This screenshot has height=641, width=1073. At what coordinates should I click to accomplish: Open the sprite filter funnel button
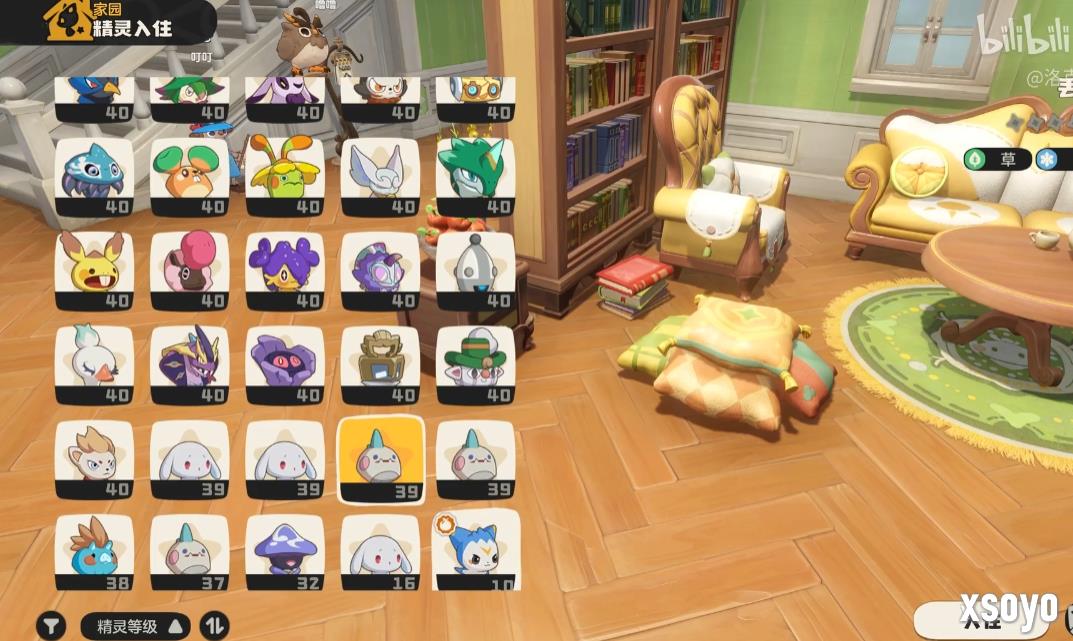tap(51, 626)
